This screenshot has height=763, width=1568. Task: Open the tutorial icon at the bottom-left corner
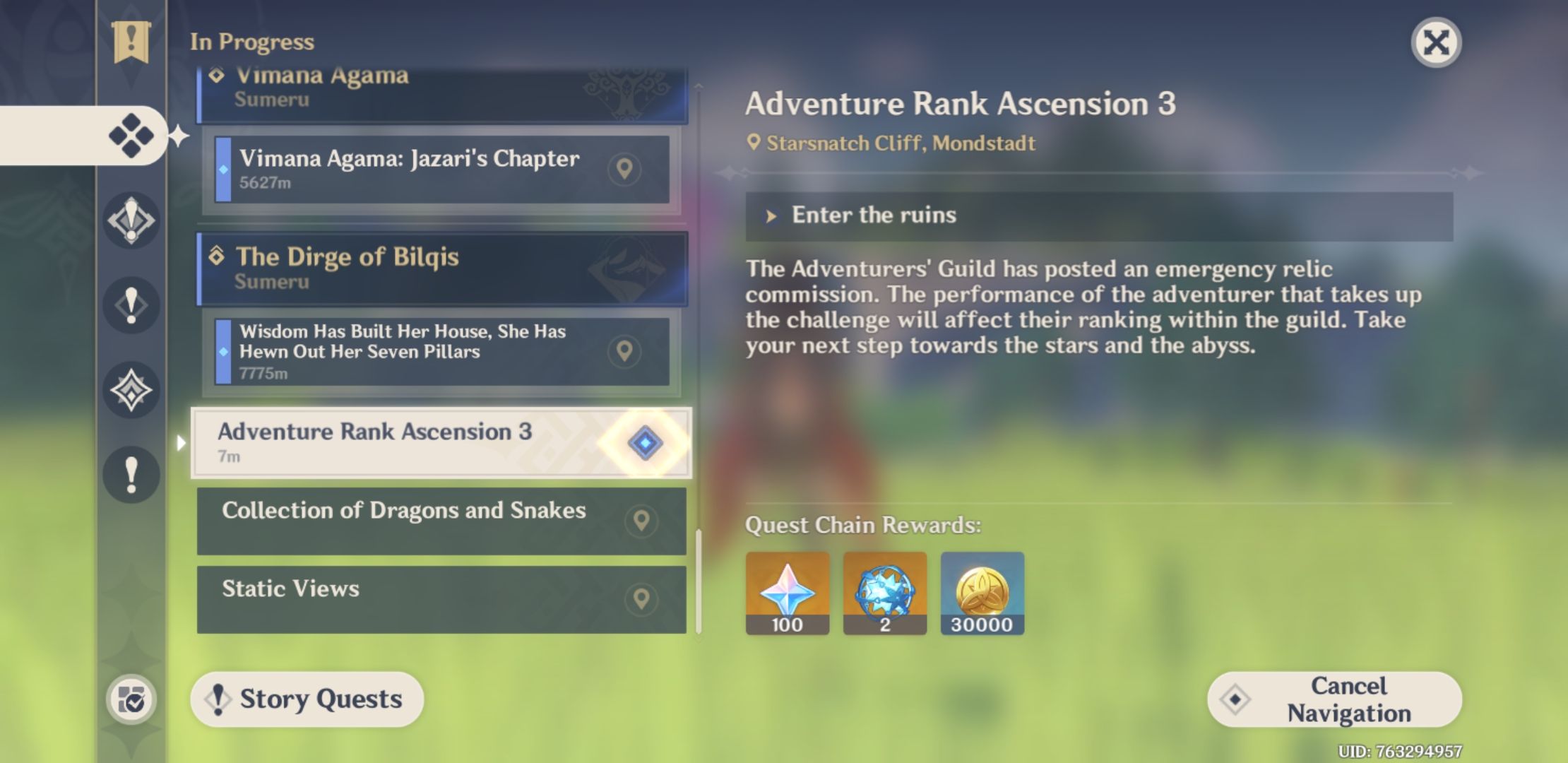pyautogui.click(x=131, y=699)
